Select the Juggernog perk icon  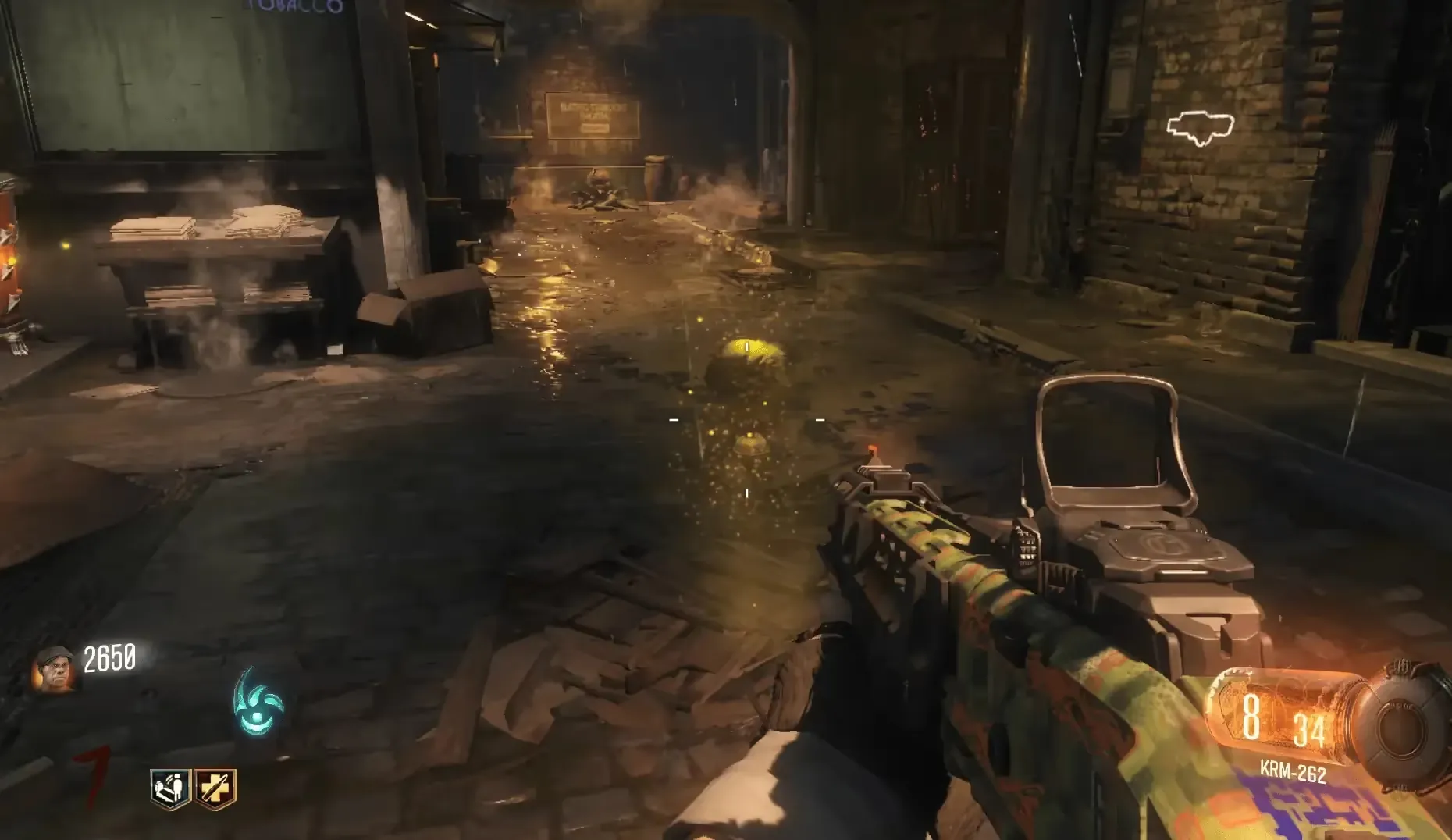click(215, 788)
